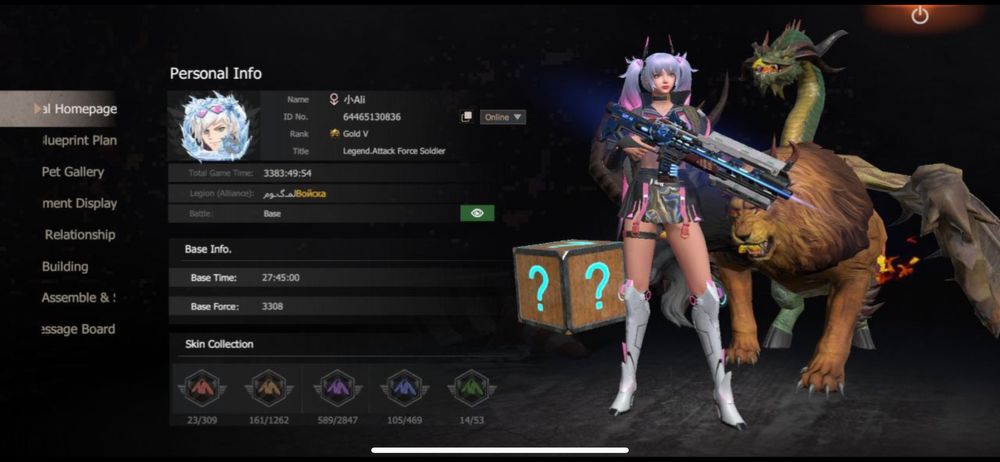Open the orange skin collection 161/1262
The height and width of the screenshot is (462, 1000).
point(268,388)
